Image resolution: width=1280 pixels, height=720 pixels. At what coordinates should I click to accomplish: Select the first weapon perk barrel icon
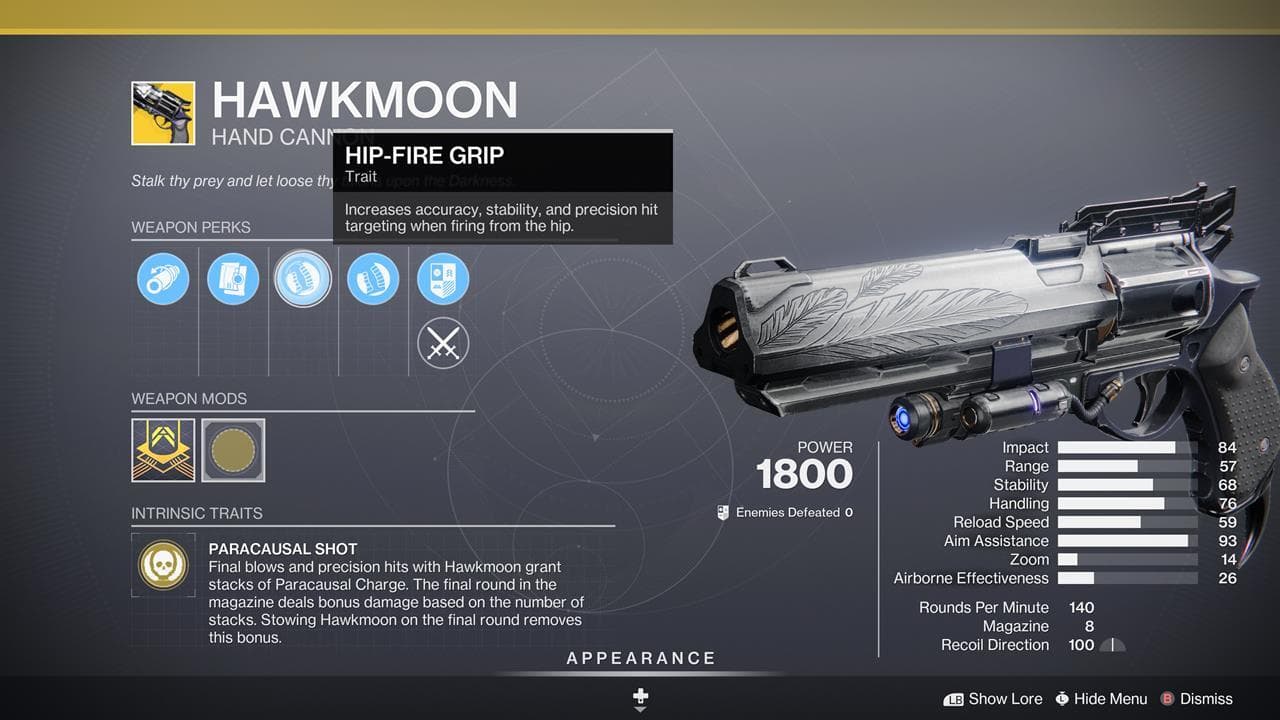(163, 278)
